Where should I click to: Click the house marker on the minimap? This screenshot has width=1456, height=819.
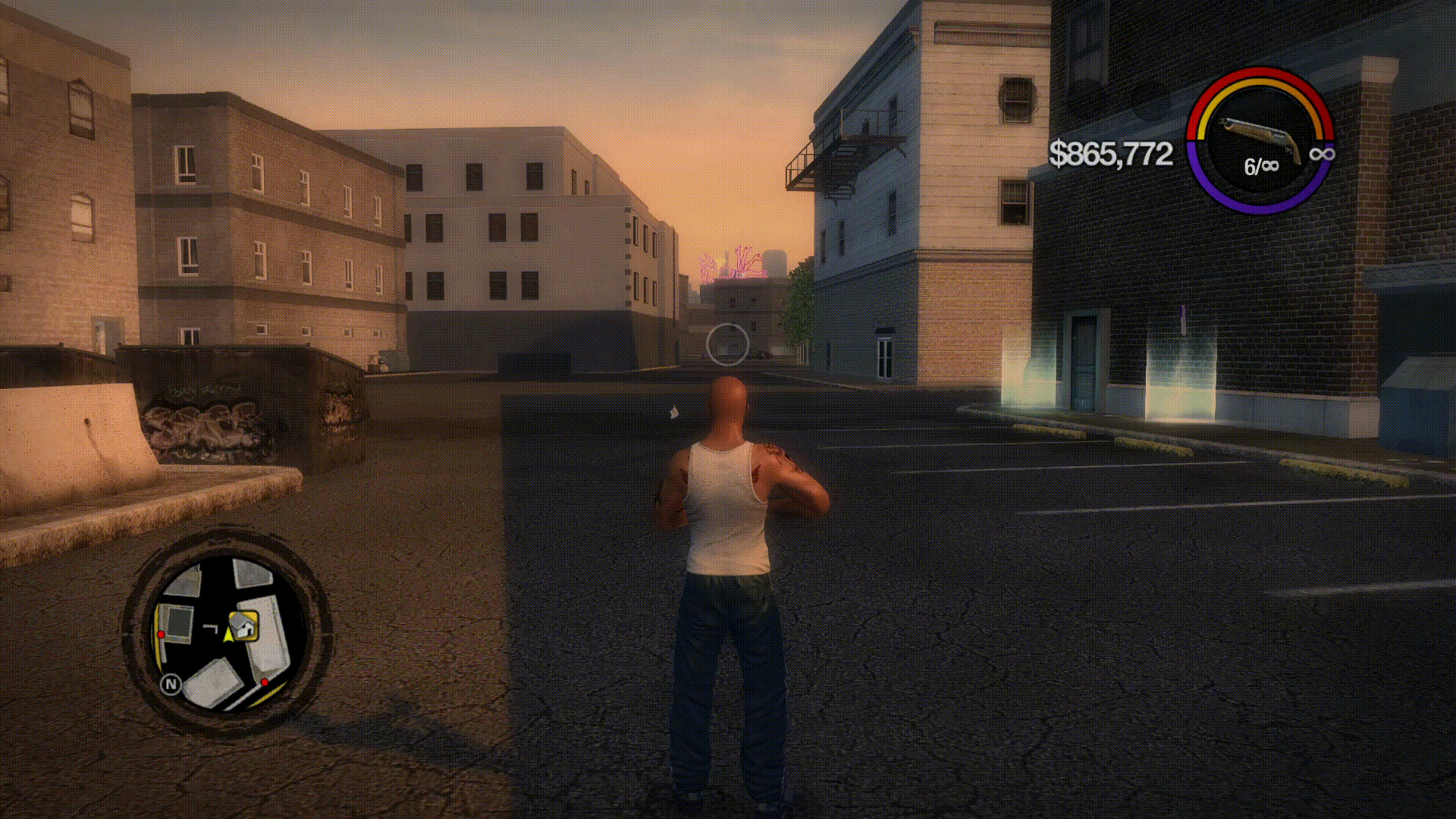245,626
